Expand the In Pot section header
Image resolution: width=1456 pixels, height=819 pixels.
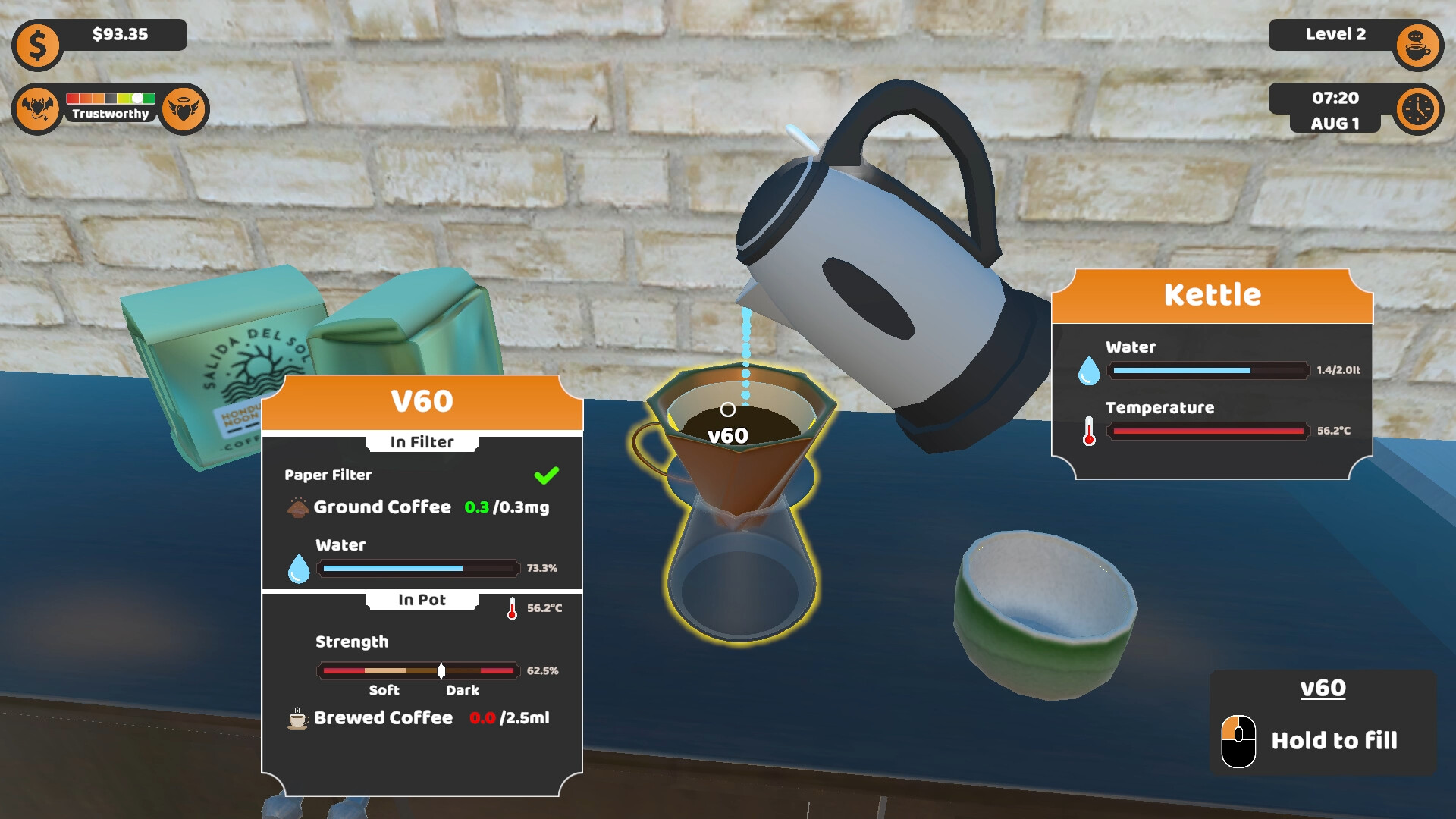click(x=422, y=600)
